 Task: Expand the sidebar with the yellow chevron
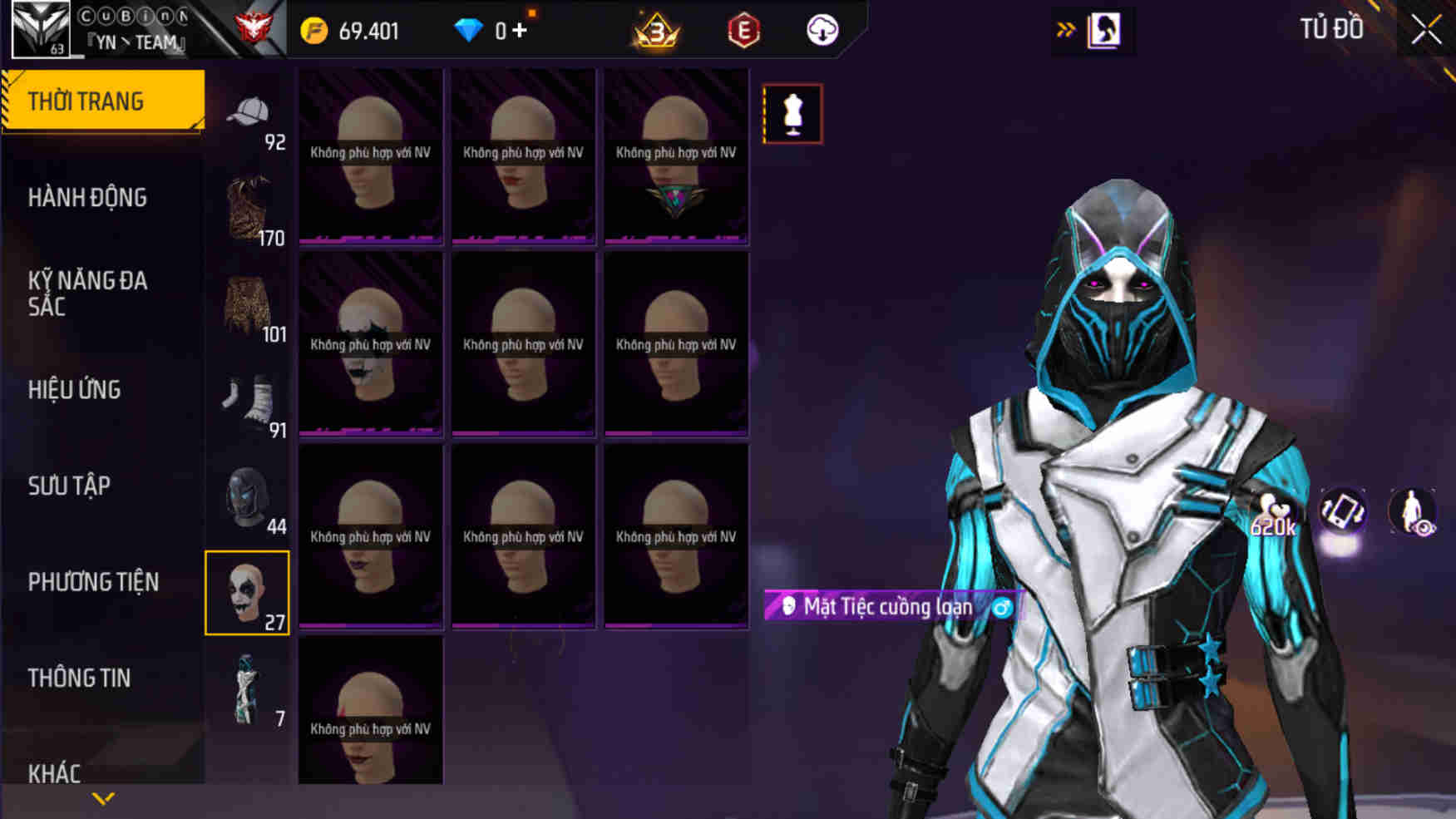(x=102, y=797)
